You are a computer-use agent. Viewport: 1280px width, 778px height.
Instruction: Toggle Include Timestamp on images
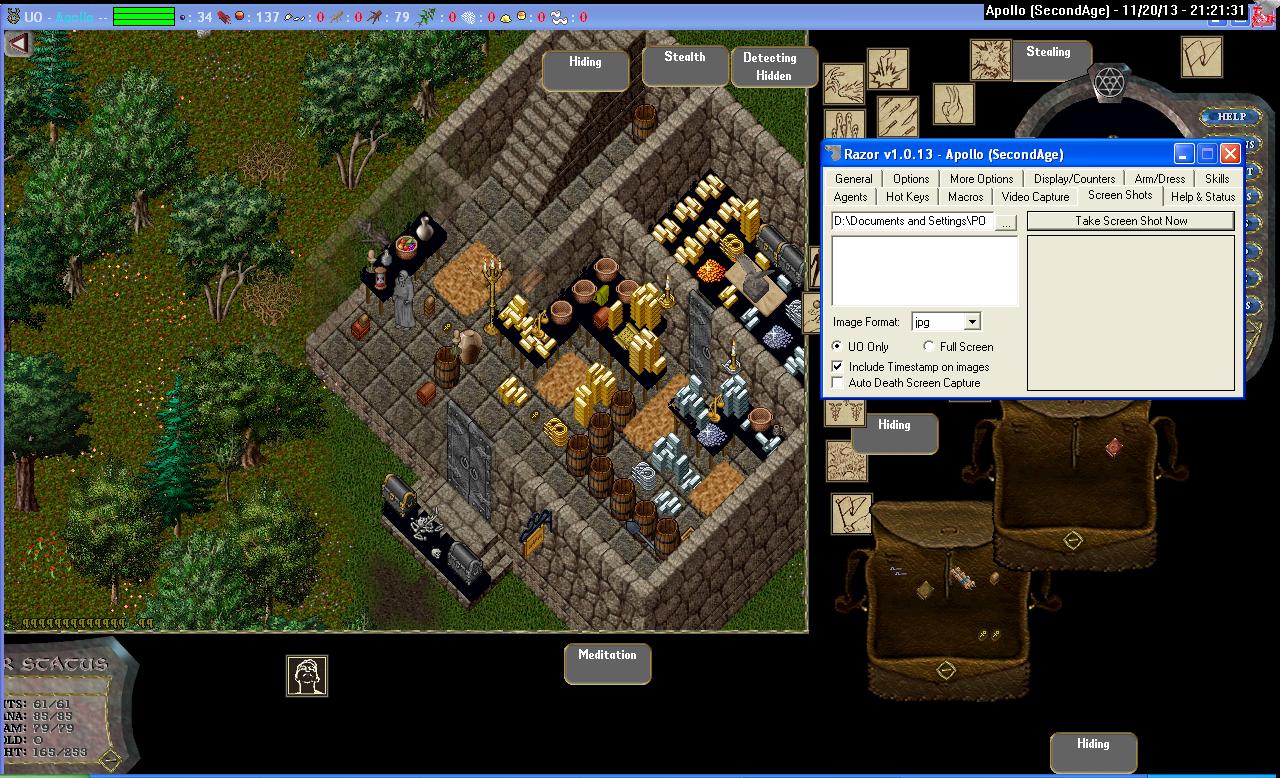(x=838, y=367)
